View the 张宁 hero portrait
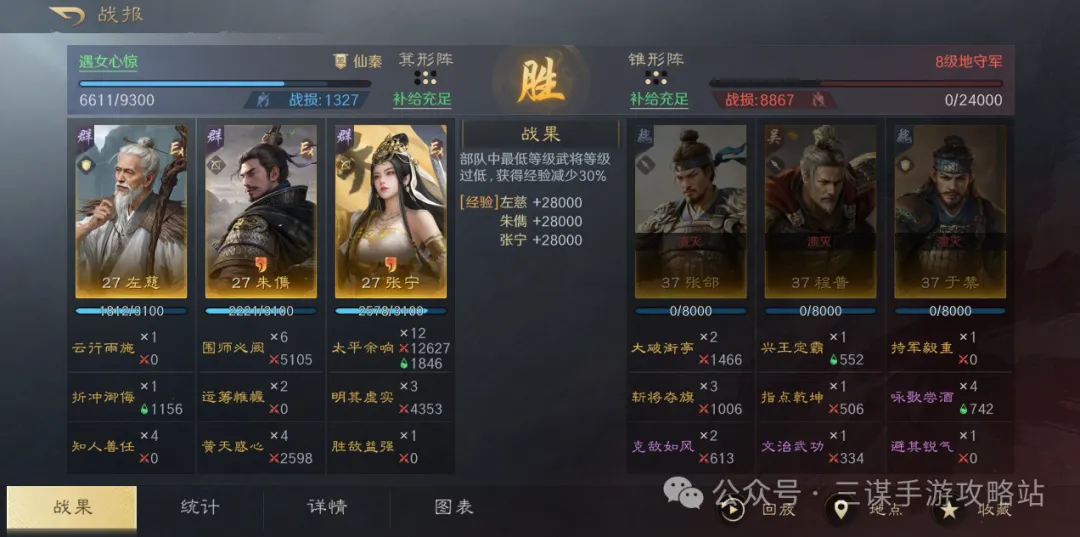The height and width of the screenshot is (537, 1080). click(390, 211)
